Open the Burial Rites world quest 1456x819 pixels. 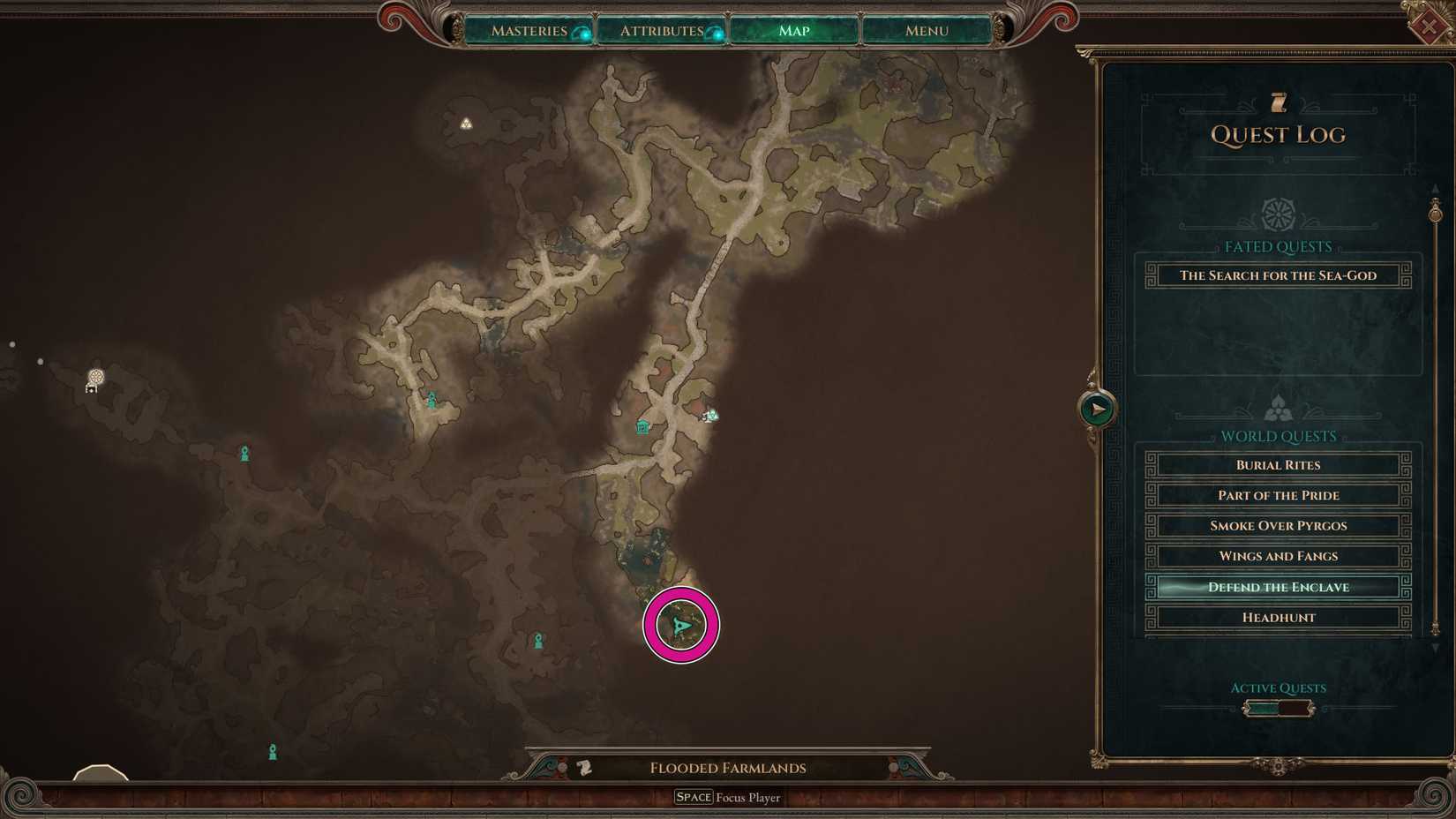[1277, 465]
